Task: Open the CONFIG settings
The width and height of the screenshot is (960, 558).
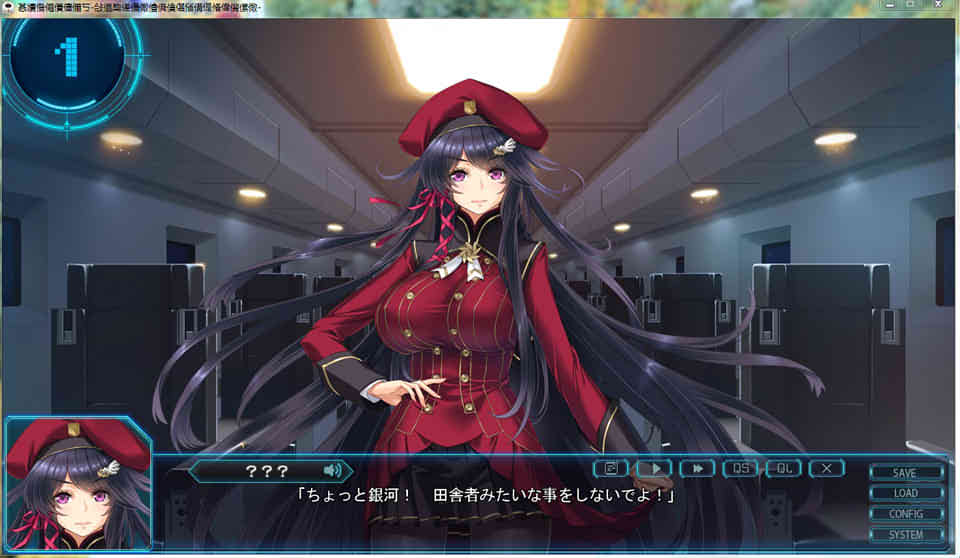Action: point(905,514)
